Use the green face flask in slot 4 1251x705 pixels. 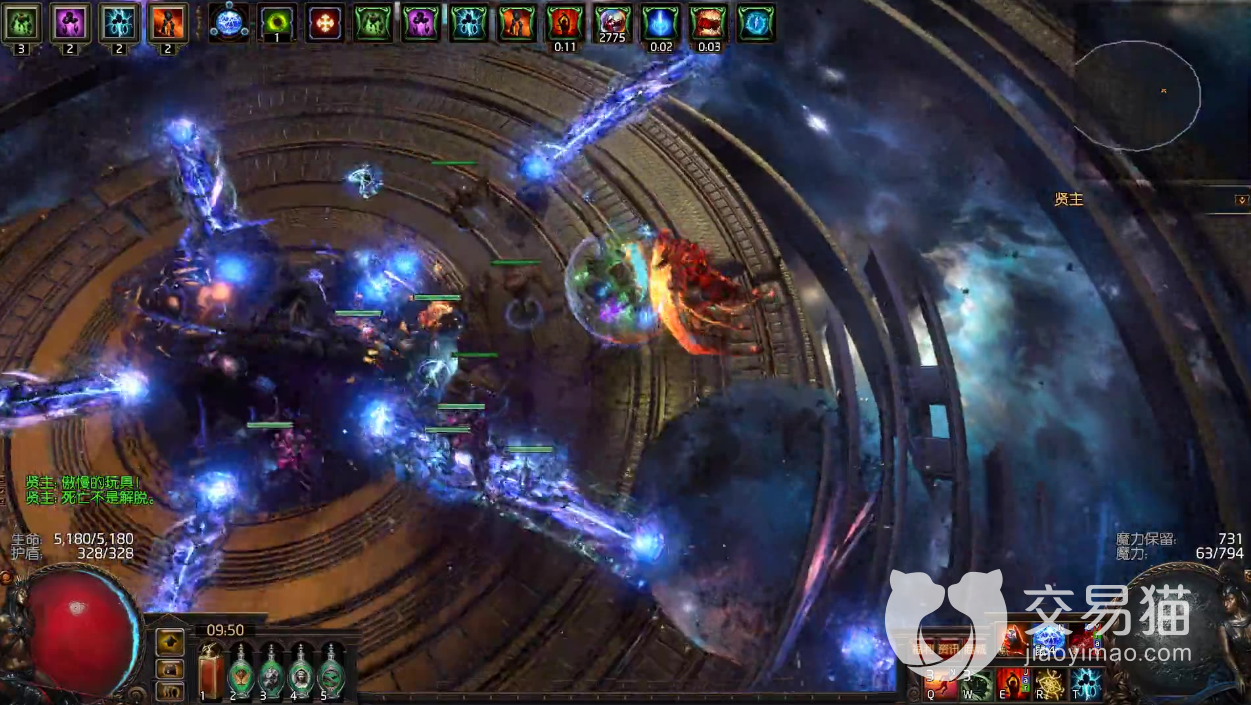tap(301, 671)
